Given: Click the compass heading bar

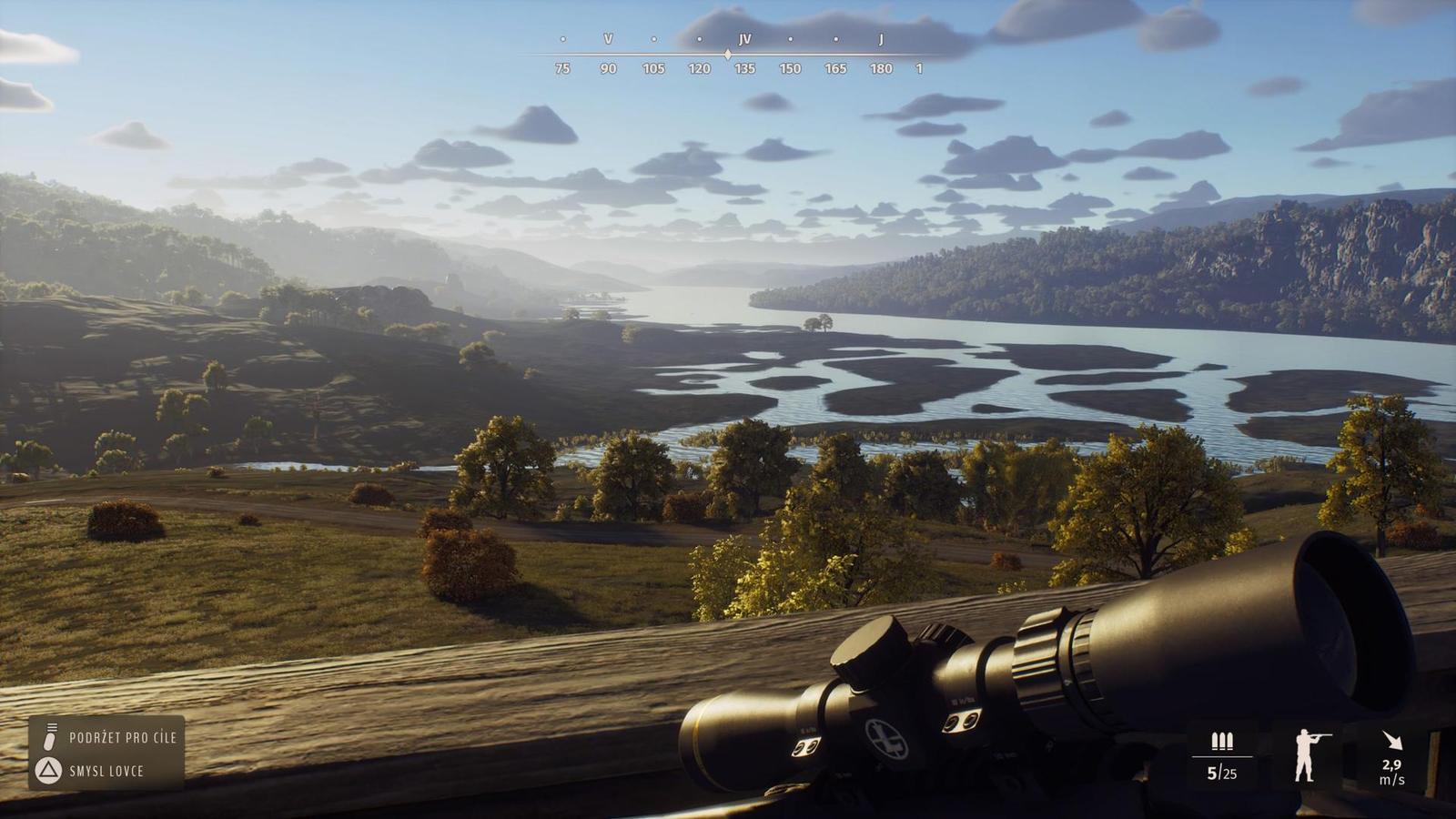Looking at the screenshot, I should pyautogui.click(x=728, y=55).
